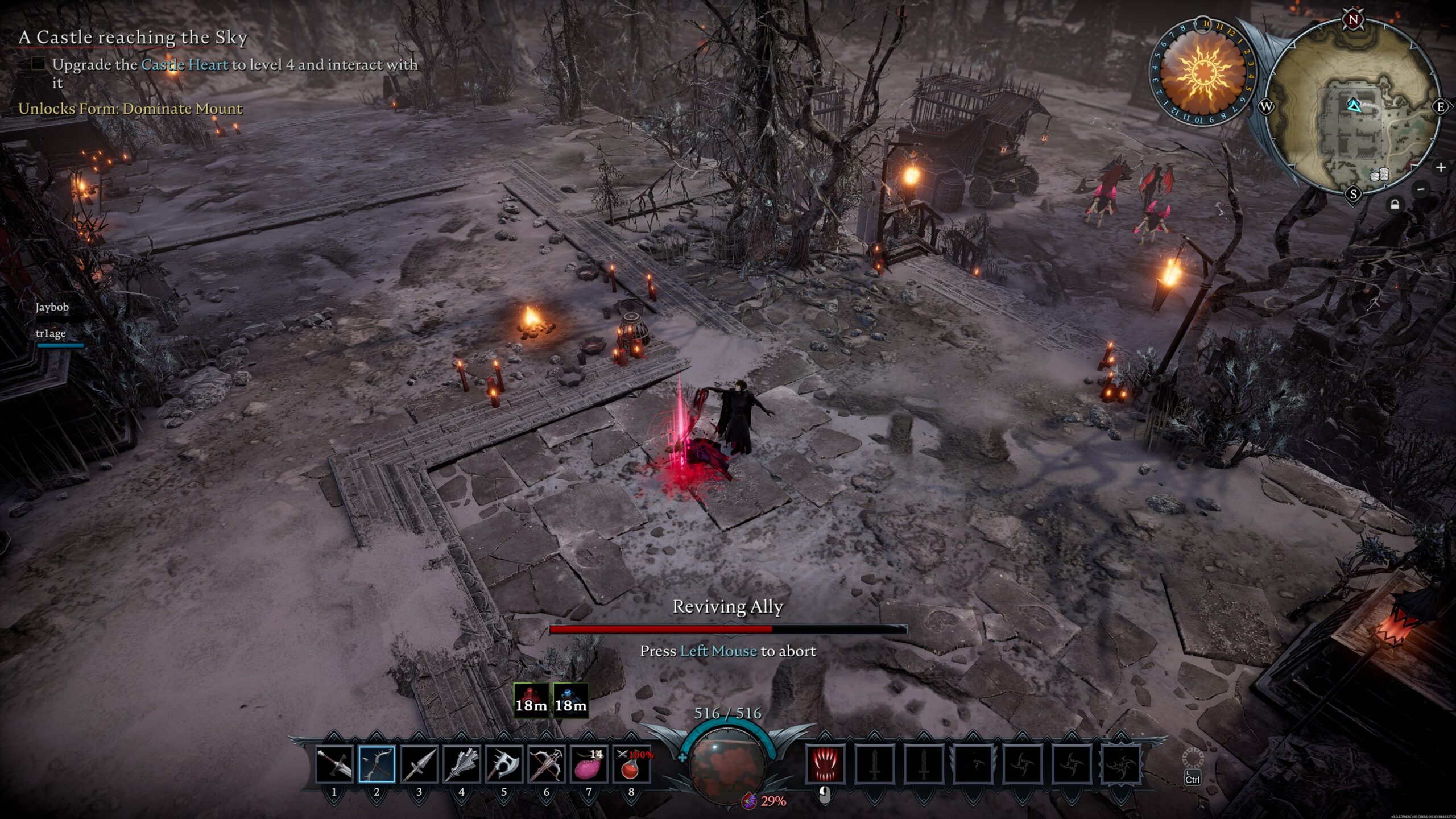Use the pink pouch item with count 14
Image resolution: width=1456 pixels, height=819 pixels.
pyautogui.click(x=589, y=764)
